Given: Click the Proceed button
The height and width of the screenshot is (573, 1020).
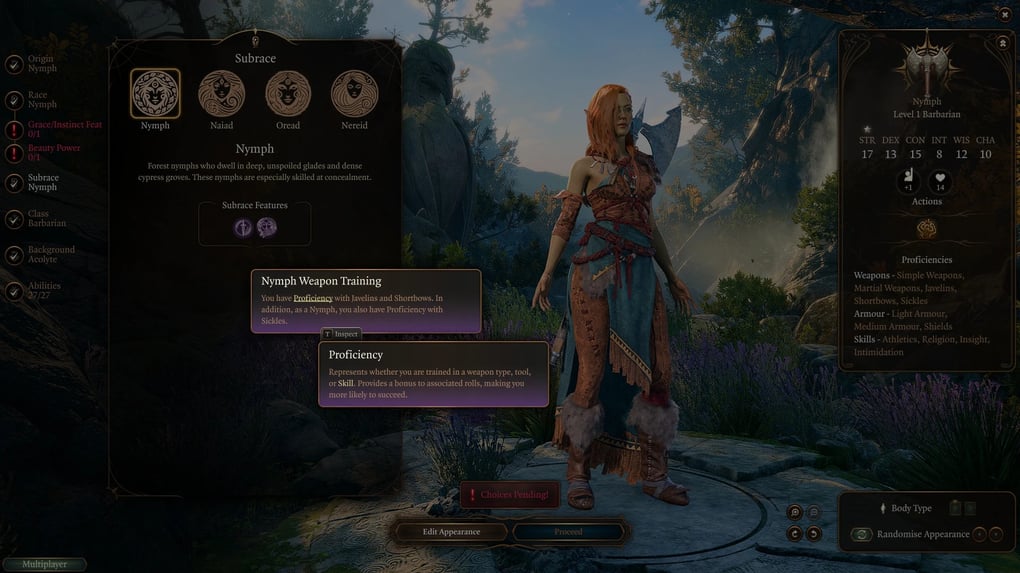Looking at the screenshot, I should [568, 532].
